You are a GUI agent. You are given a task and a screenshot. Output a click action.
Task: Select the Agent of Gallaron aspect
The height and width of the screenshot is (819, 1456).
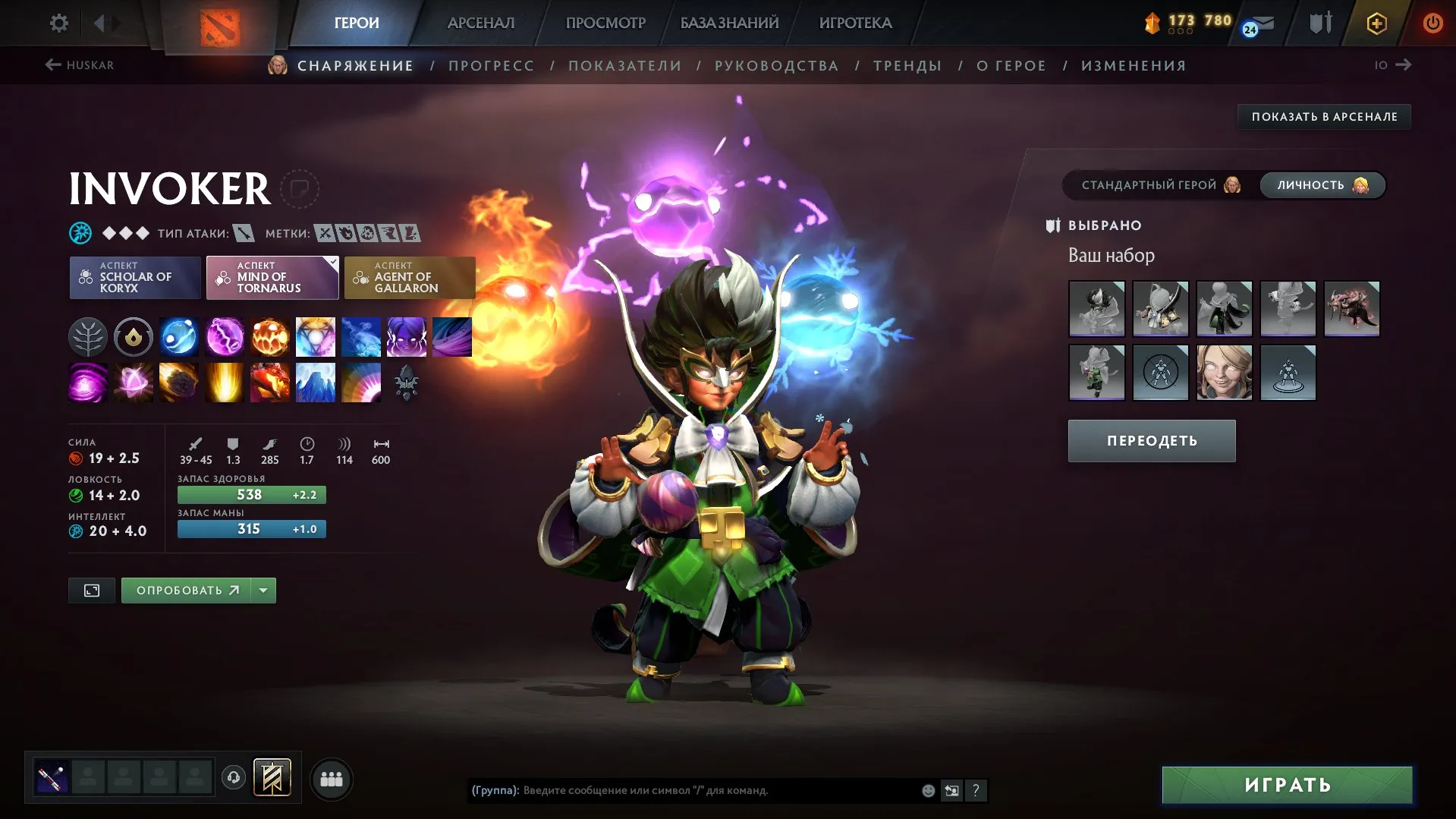410,278
